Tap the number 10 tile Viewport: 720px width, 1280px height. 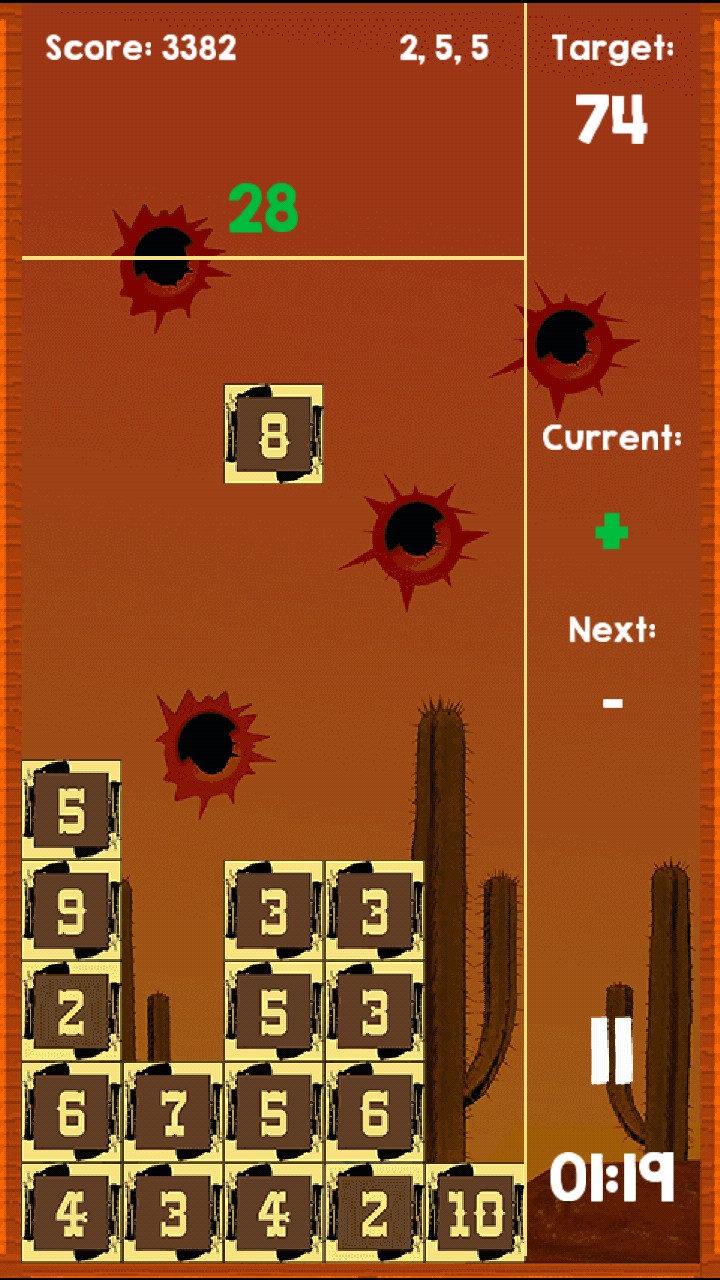[475, 1213]
